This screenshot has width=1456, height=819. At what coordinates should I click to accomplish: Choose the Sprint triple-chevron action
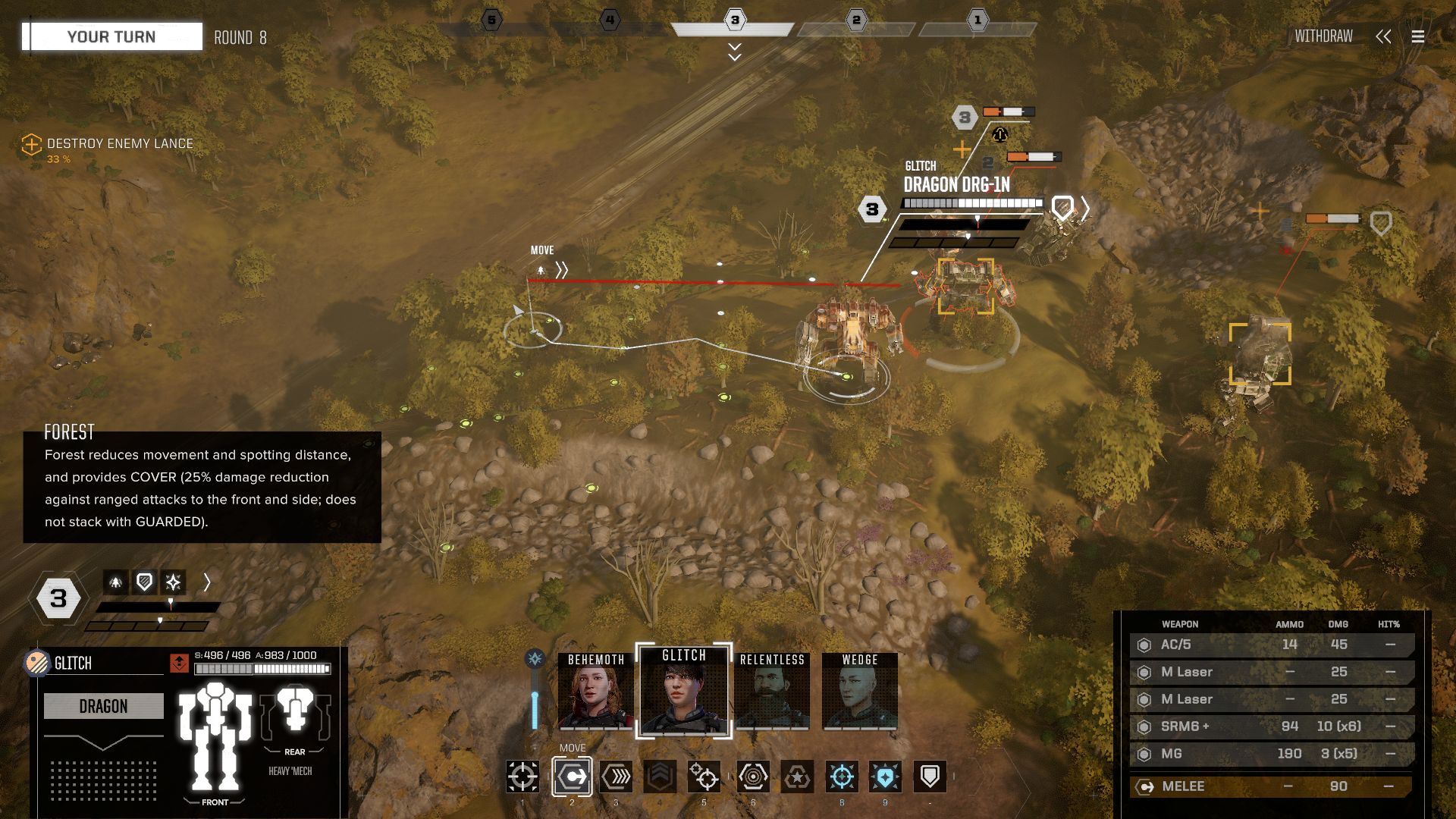616,777
